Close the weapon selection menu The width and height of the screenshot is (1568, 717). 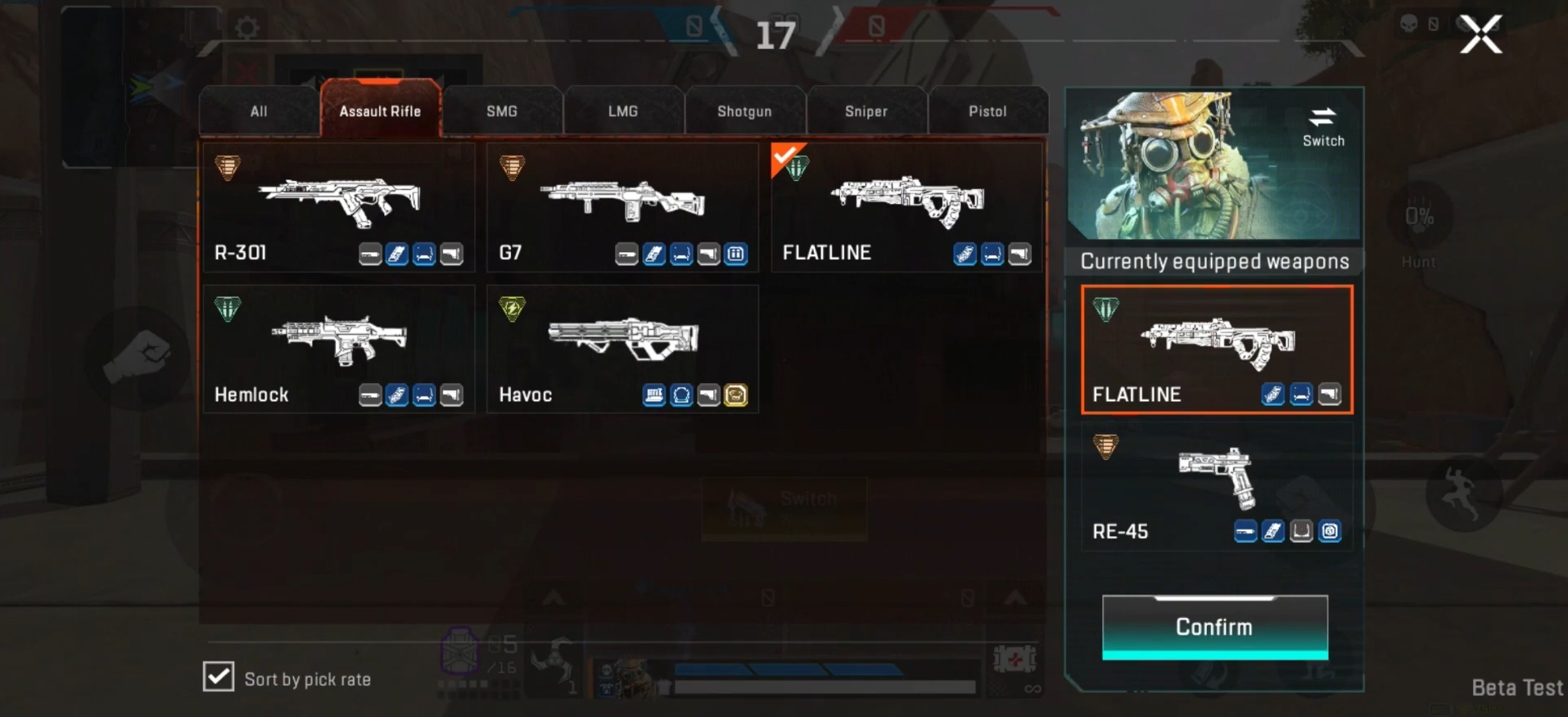coord(1480,35)
